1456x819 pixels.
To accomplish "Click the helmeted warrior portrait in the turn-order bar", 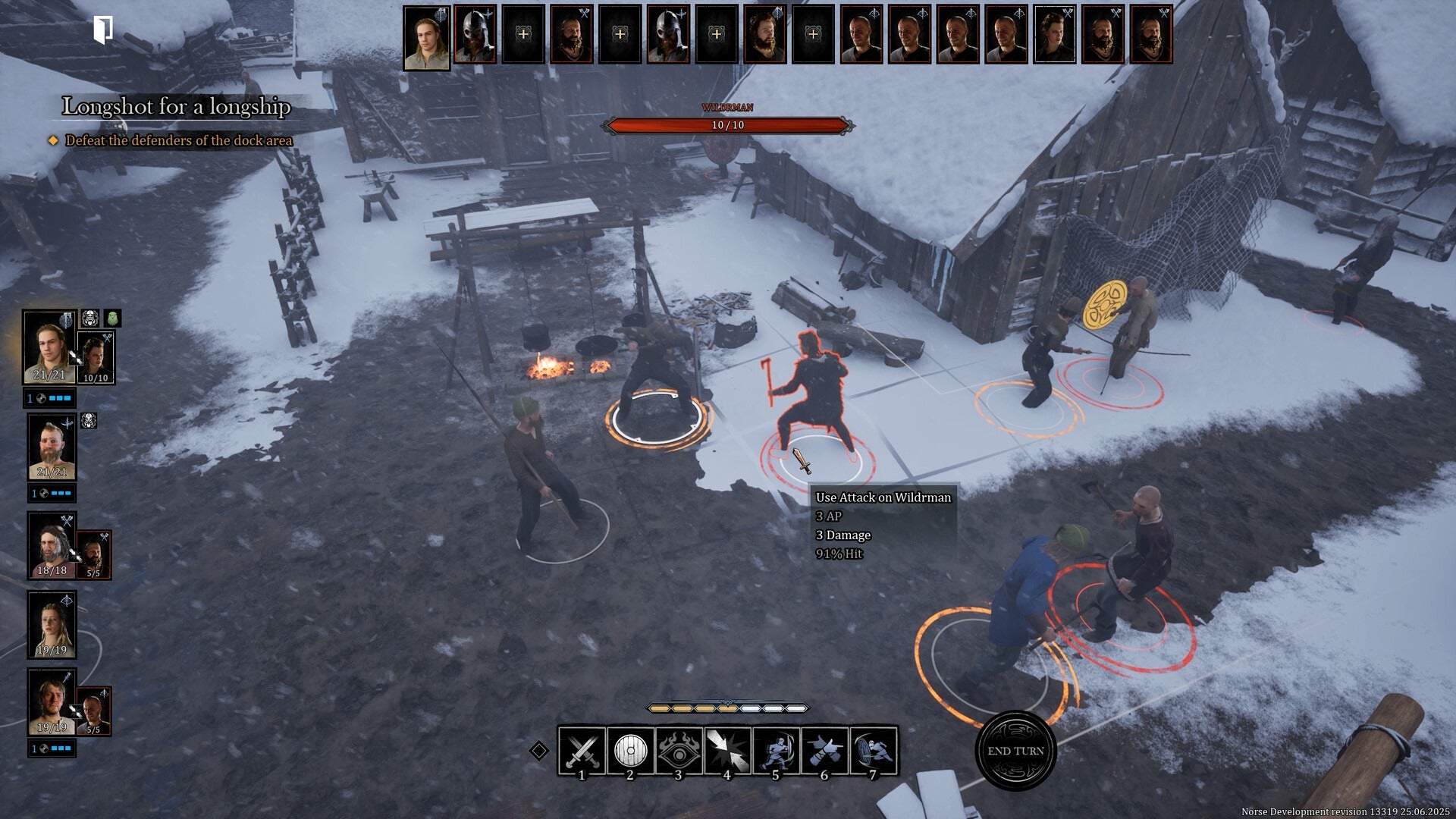I will tap(476, 34).
